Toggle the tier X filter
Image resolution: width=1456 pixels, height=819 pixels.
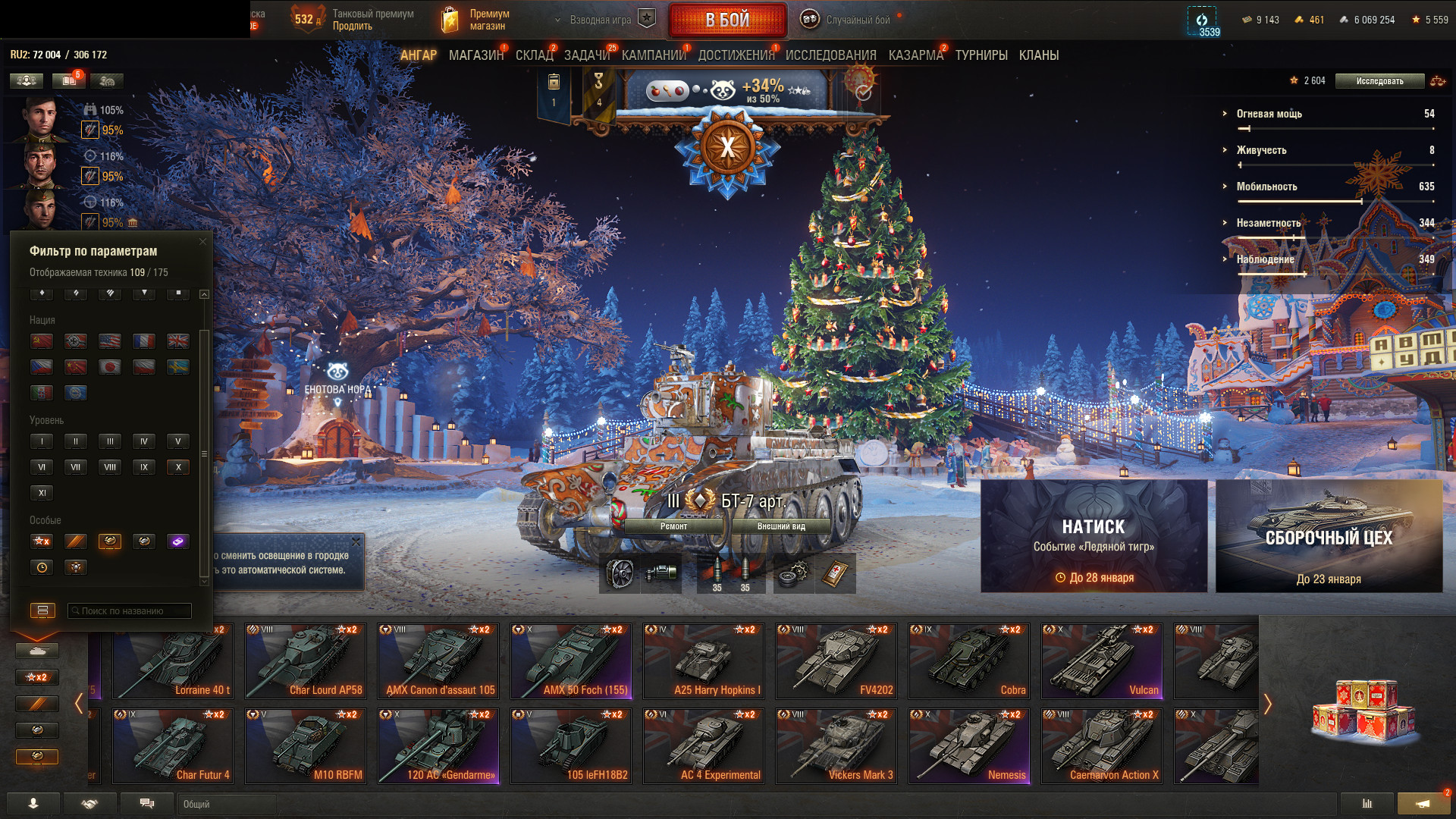coord(178,467)
